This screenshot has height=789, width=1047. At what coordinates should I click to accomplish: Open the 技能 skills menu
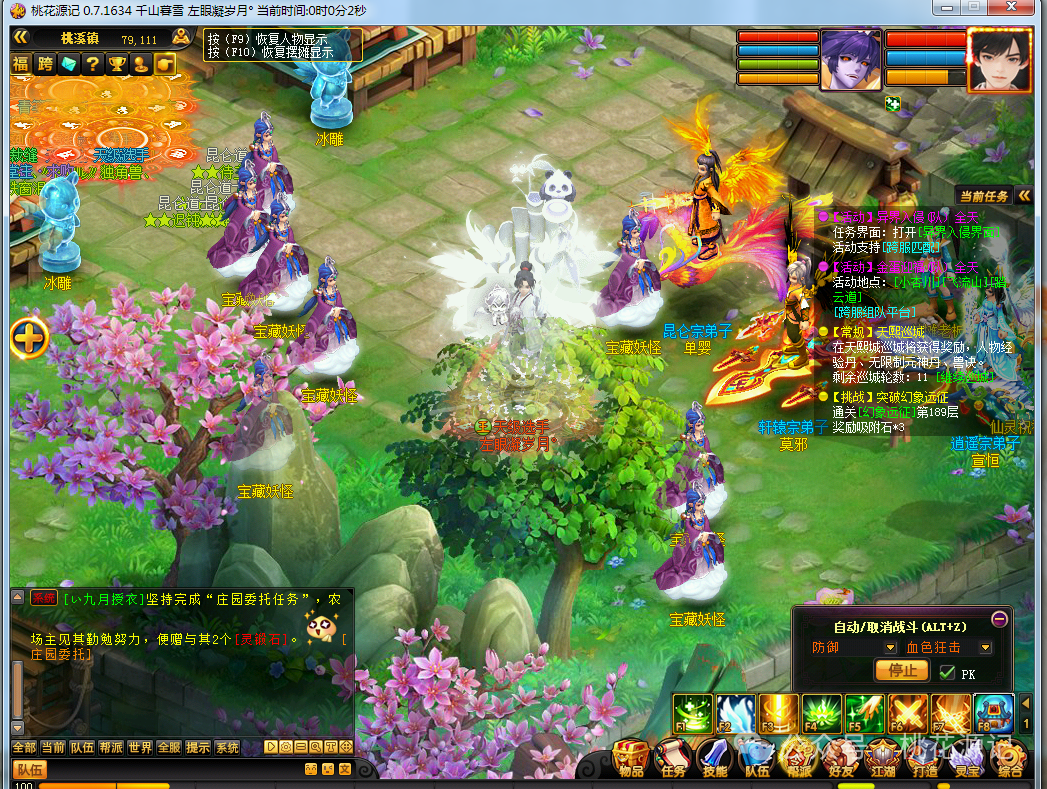click(x=715, y=756)
